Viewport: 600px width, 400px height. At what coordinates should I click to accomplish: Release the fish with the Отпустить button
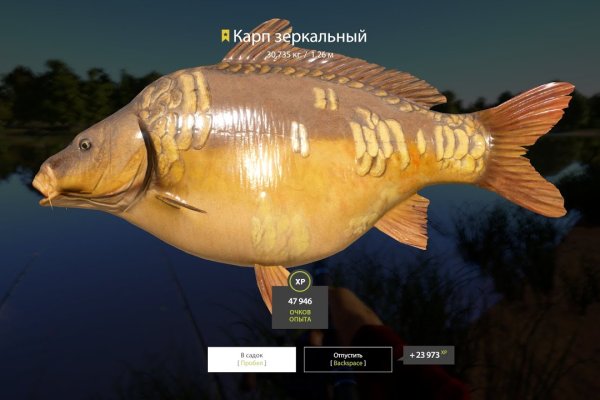point(348,359)
